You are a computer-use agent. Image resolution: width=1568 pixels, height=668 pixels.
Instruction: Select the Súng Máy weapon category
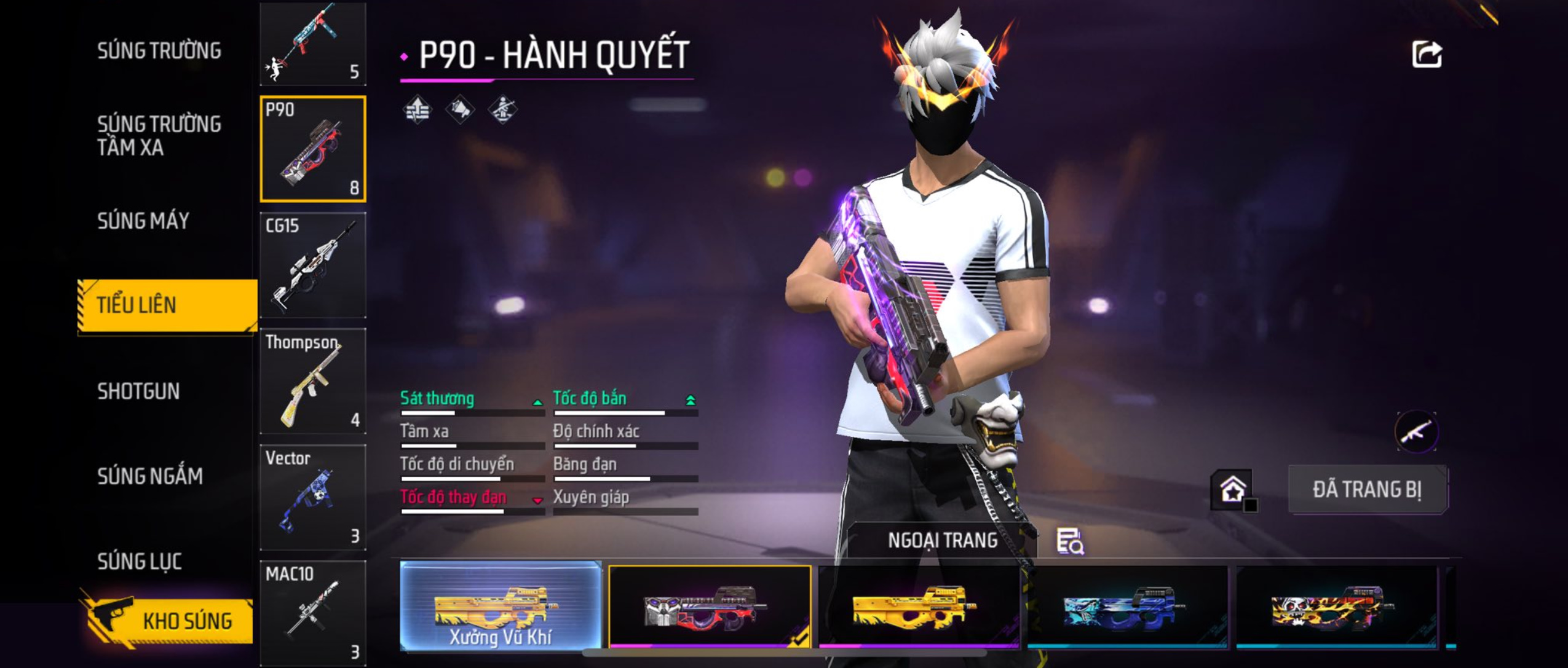click(x=143, y=221)
